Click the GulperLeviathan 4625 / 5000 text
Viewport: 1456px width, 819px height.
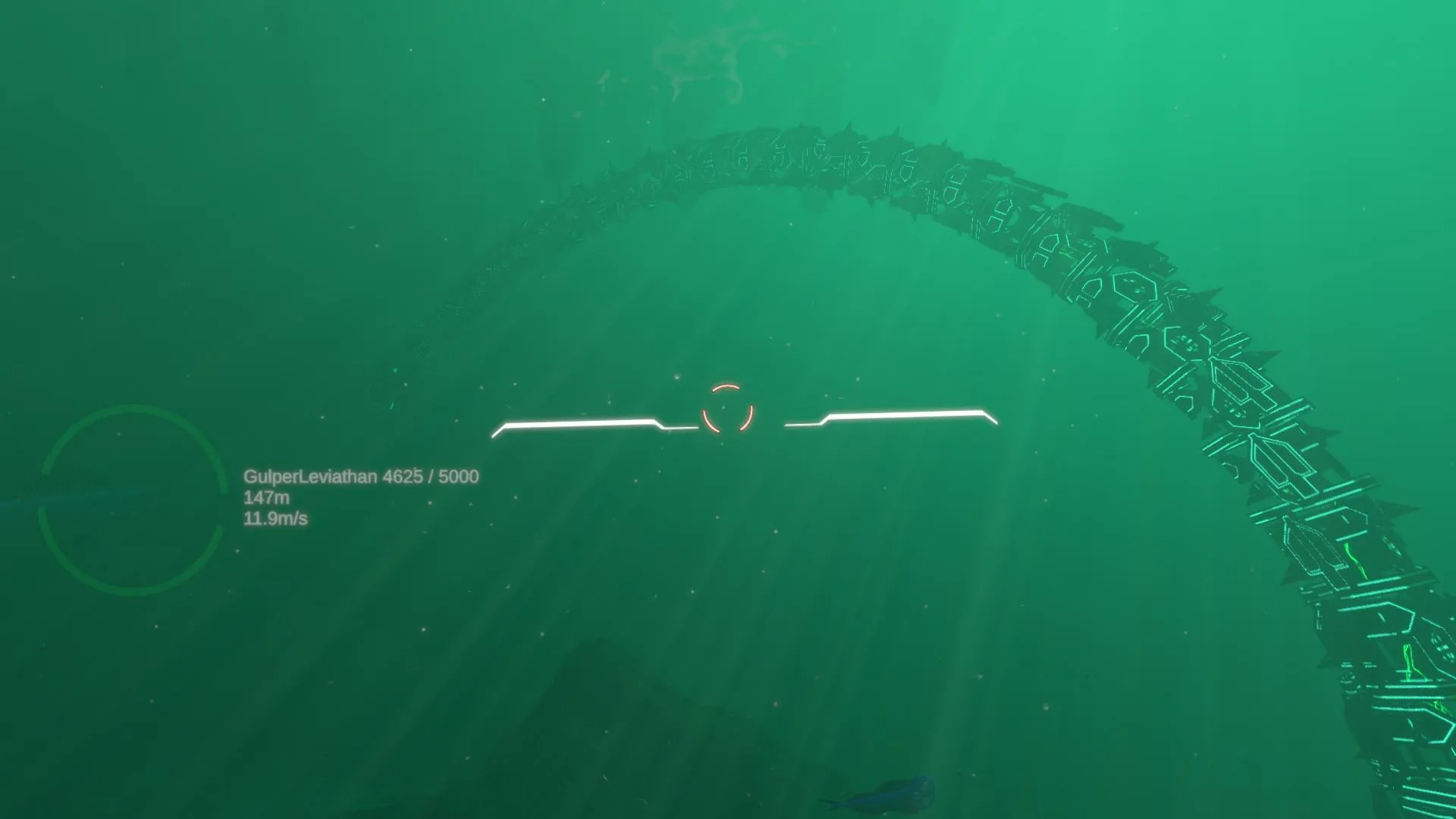coord(360,478)
